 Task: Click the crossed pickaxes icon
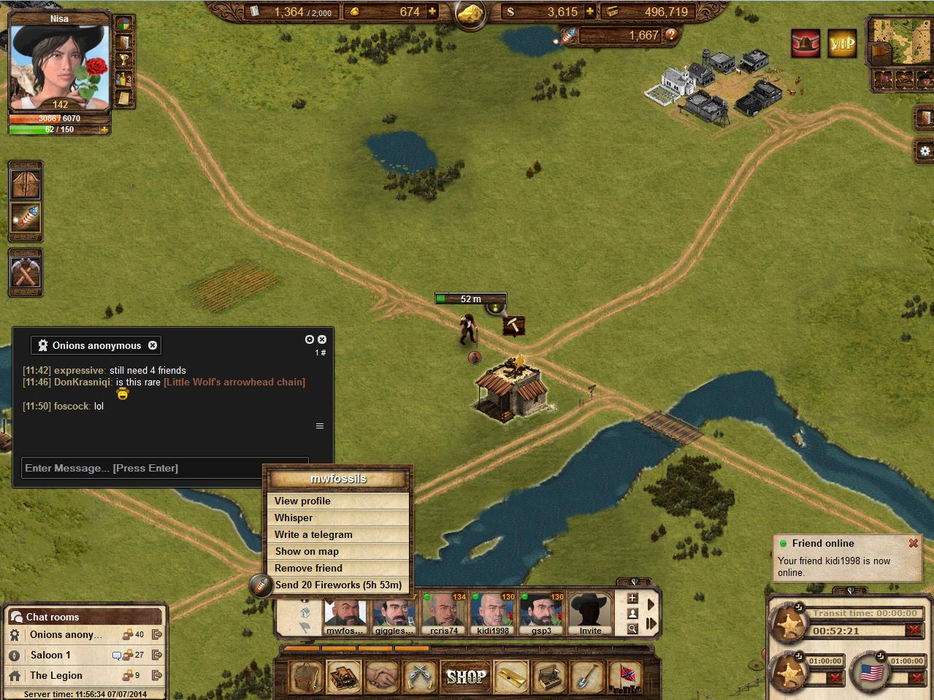[x=25, y=272]
